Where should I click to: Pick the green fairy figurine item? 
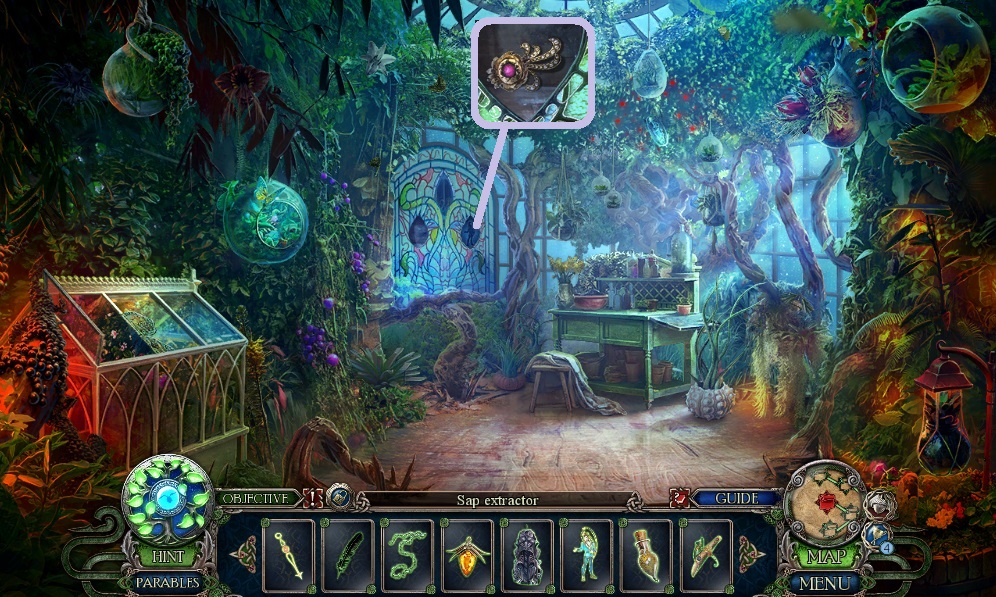(x=589, y=553)
